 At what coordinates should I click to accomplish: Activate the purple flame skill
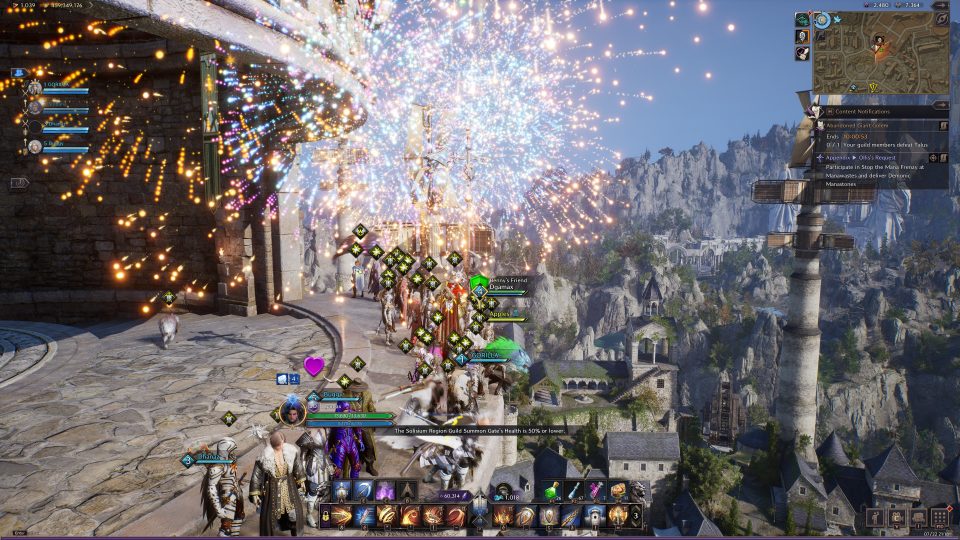tap(385, 491)
